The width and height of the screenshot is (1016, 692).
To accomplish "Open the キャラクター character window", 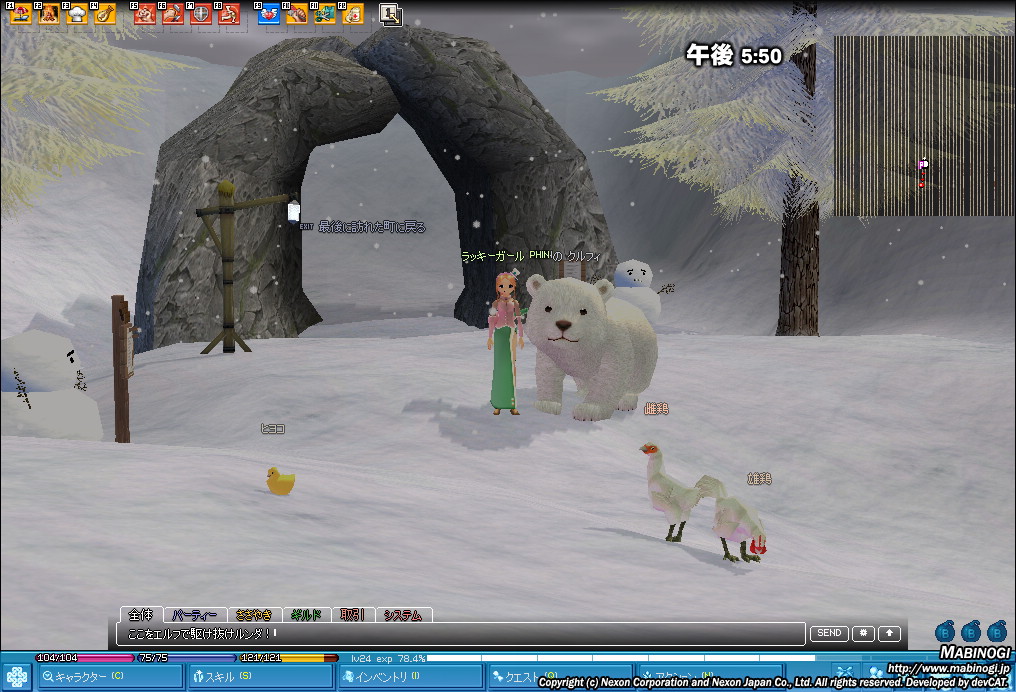I will coord(88,677).
